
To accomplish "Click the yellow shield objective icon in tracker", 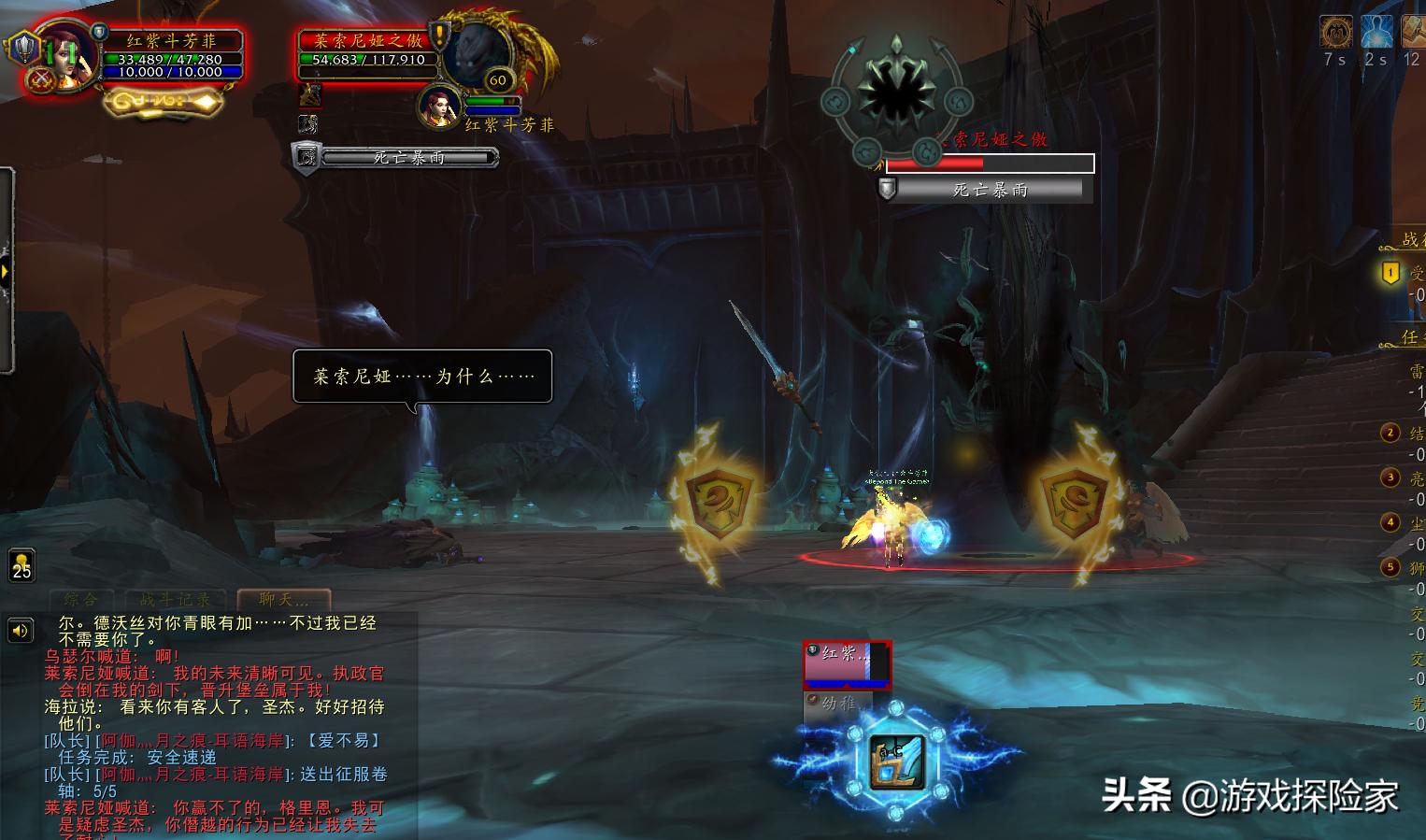I will pos(1390,273).
